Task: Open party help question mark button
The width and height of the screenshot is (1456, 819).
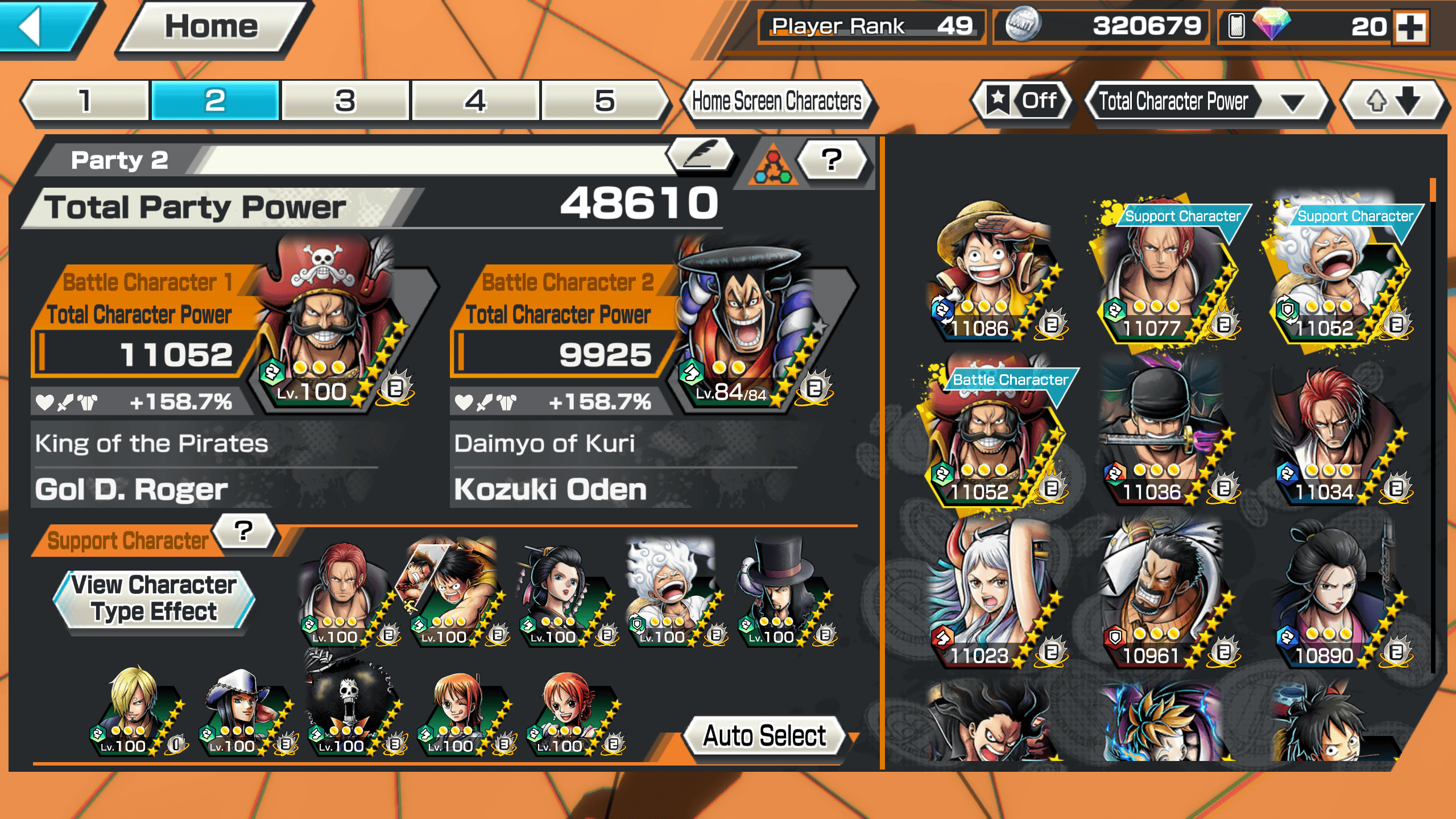Action: (x=832, y=160)
